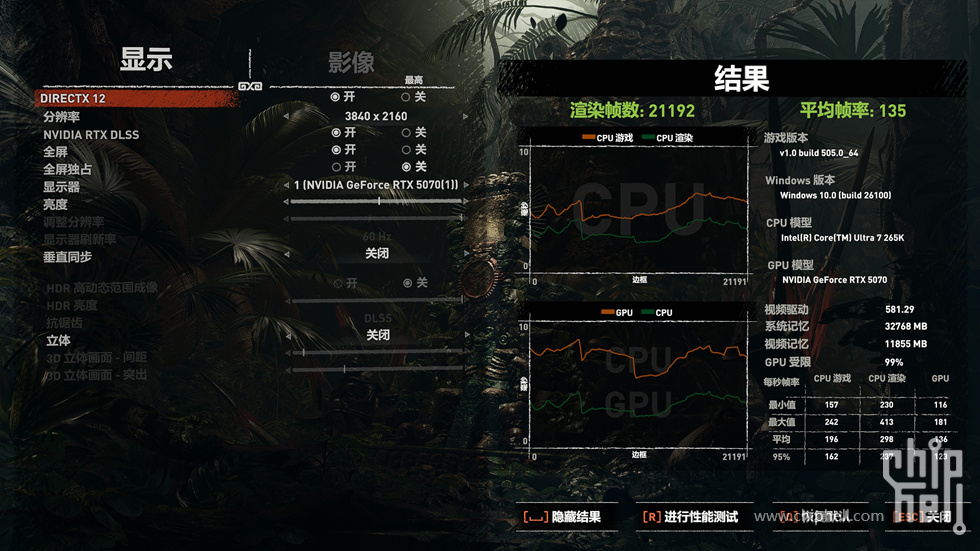Select the 分辨率 resolution row

coord(62,117)
